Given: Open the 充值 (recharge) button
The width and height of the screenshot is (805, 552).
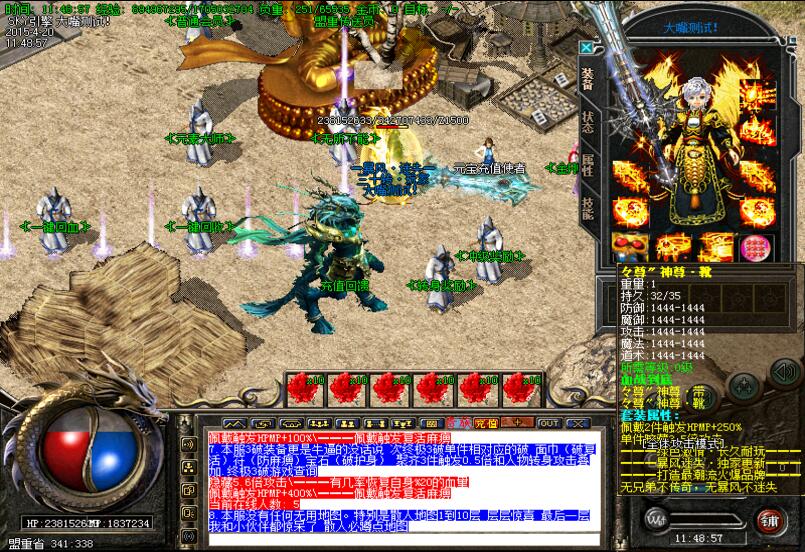Looking at the screenshot, I should pos(487,423).
